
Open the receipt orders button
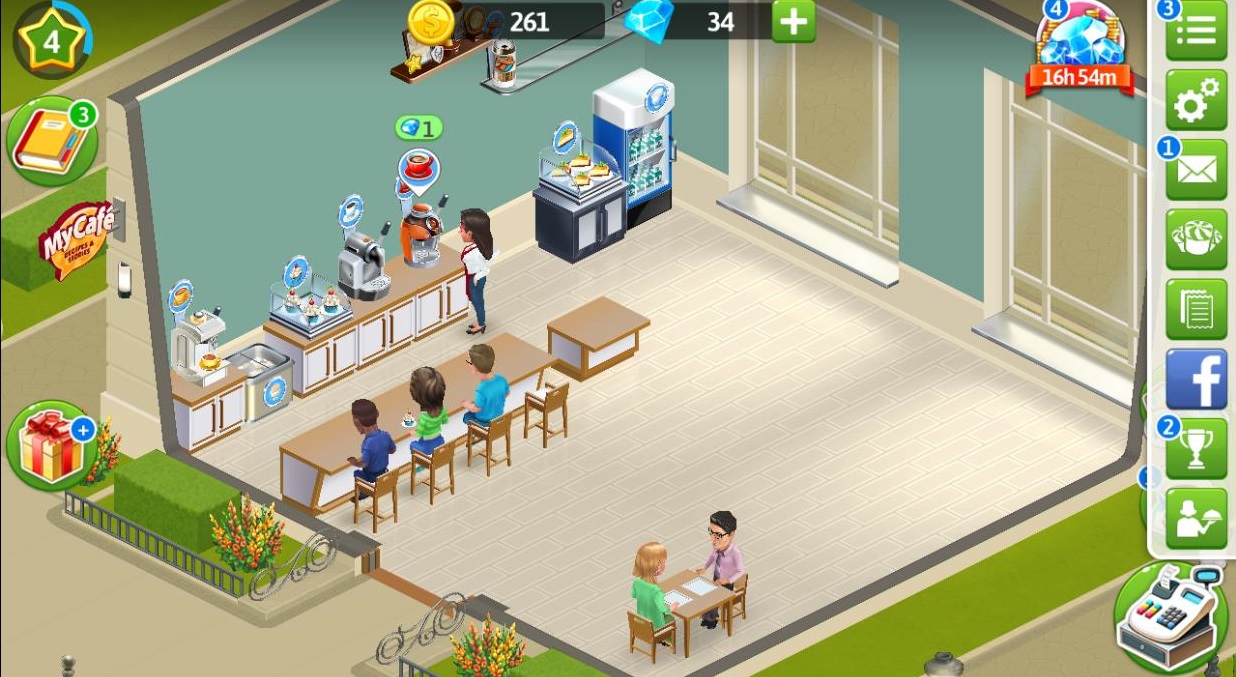(1197, 309)
